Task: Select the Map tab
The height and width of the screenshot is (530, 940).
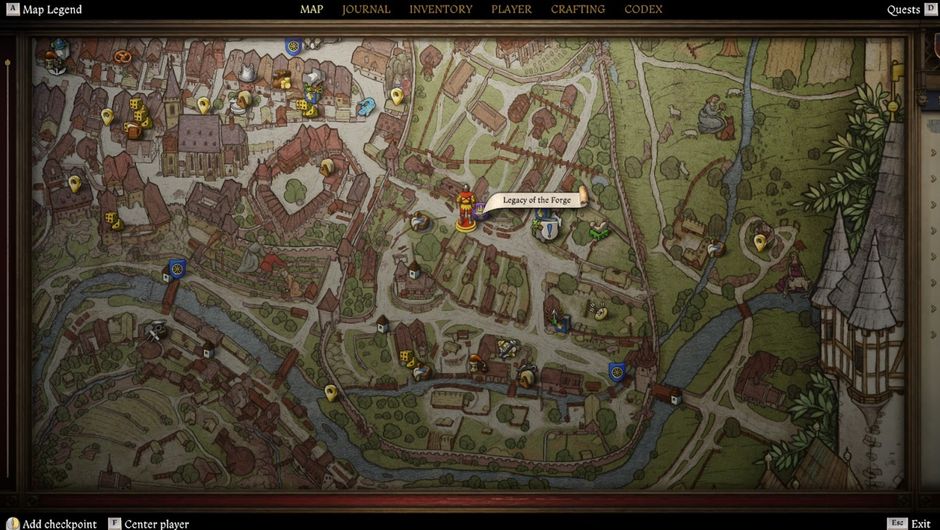Action: tap(311, 10)
